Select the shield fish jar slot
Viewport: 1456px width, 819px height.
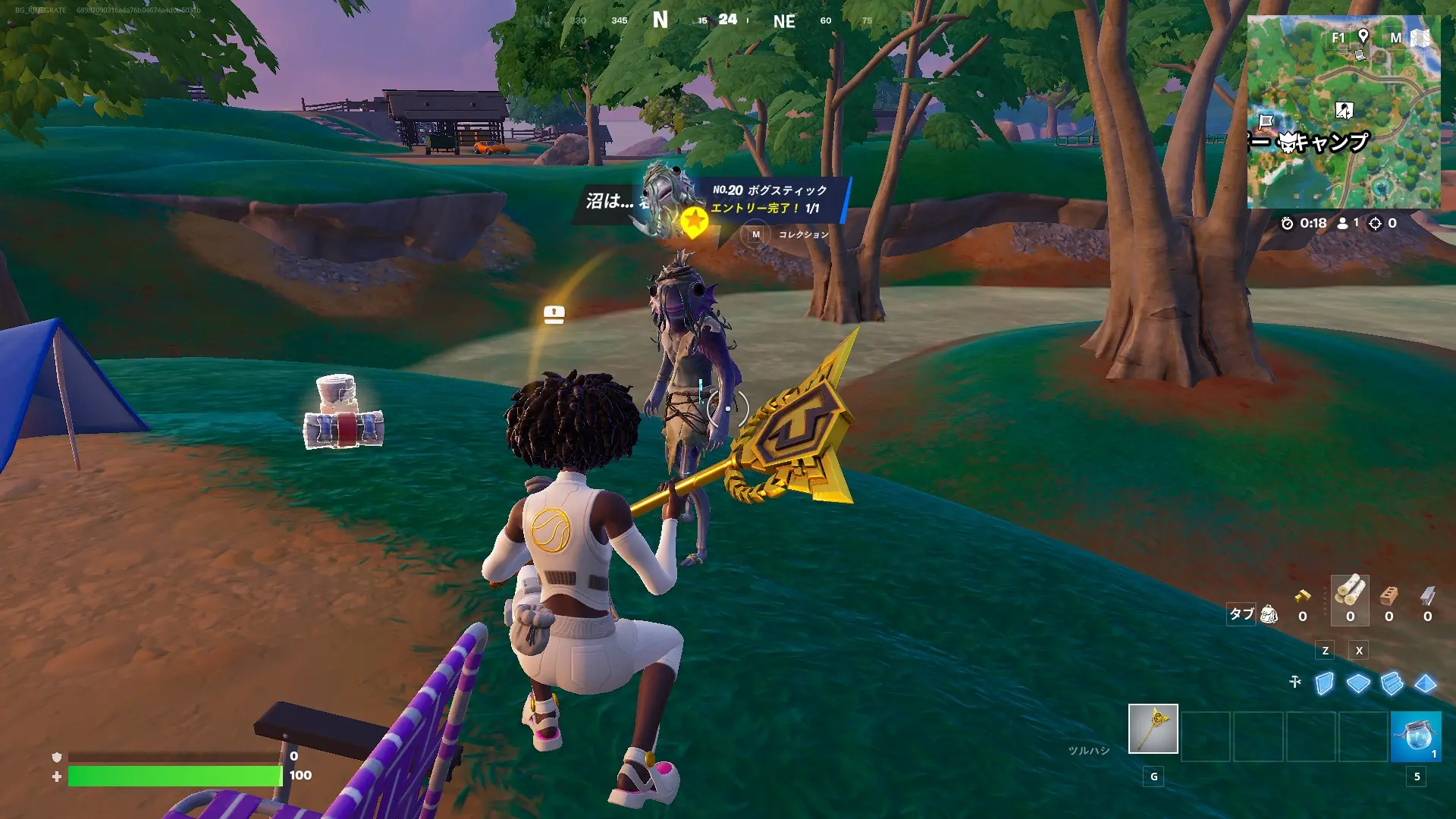[1415, 736]
